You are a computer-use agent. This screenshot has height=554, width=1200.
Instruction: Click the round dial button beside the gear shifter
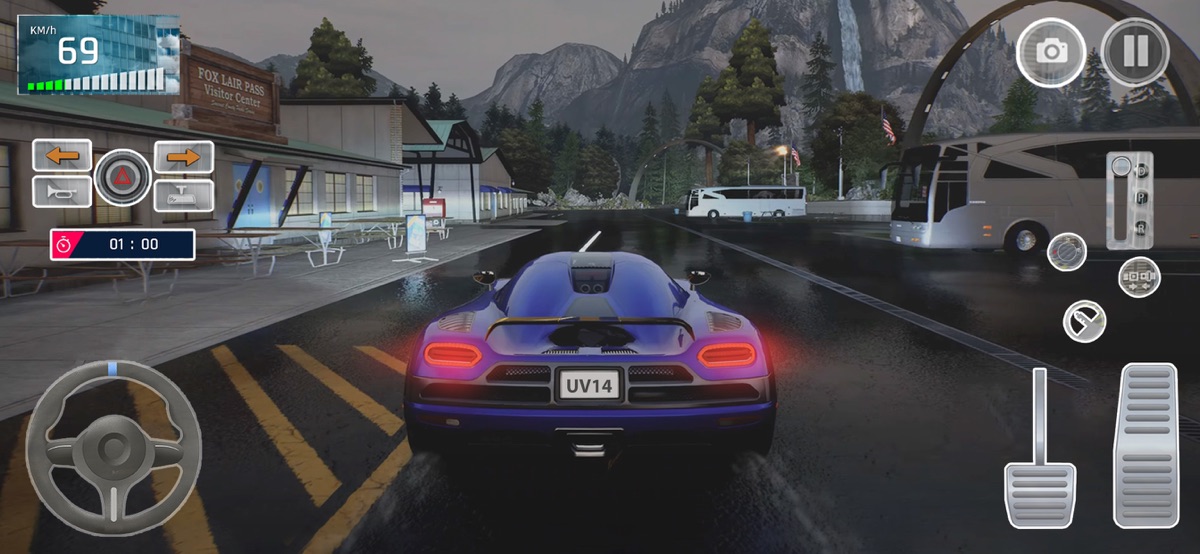point(1066,250)
